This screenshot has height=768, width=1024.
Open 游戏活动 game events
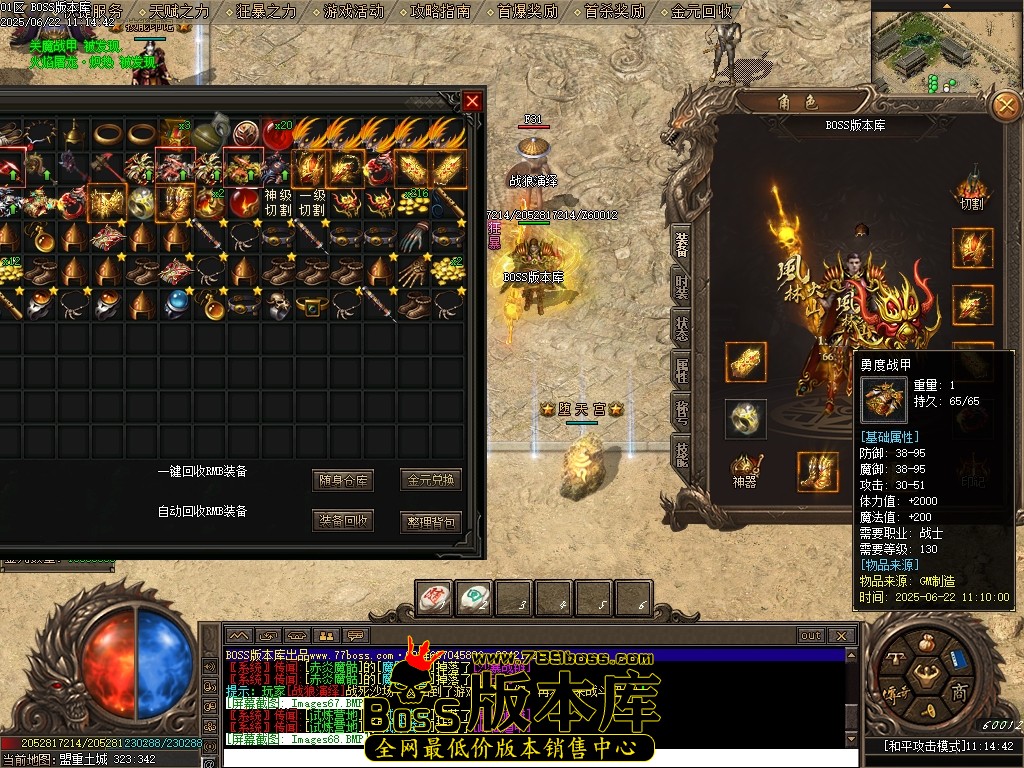point(354,12)
